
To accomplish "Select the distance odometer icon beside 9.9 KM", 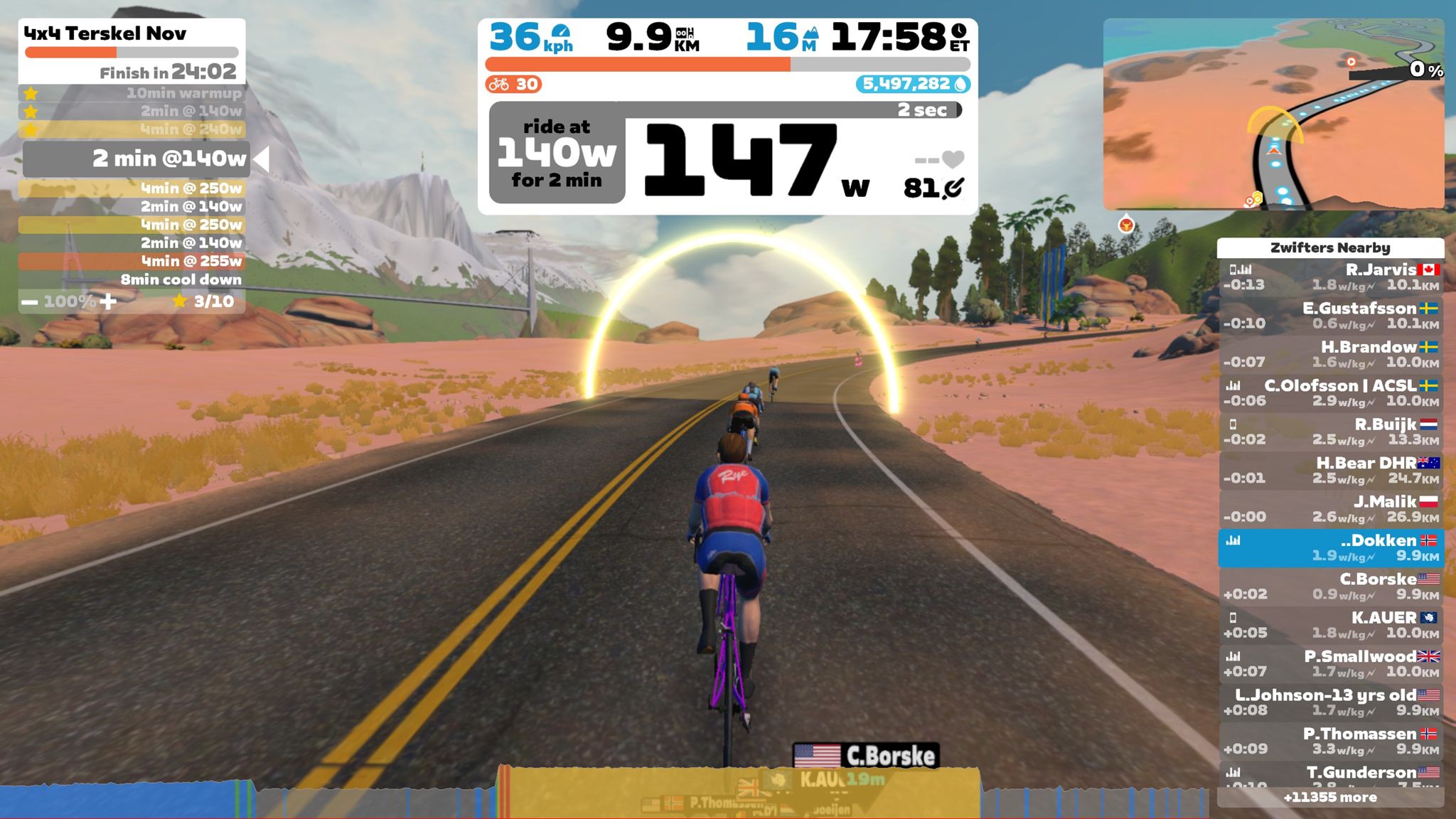I will (685, 33).
